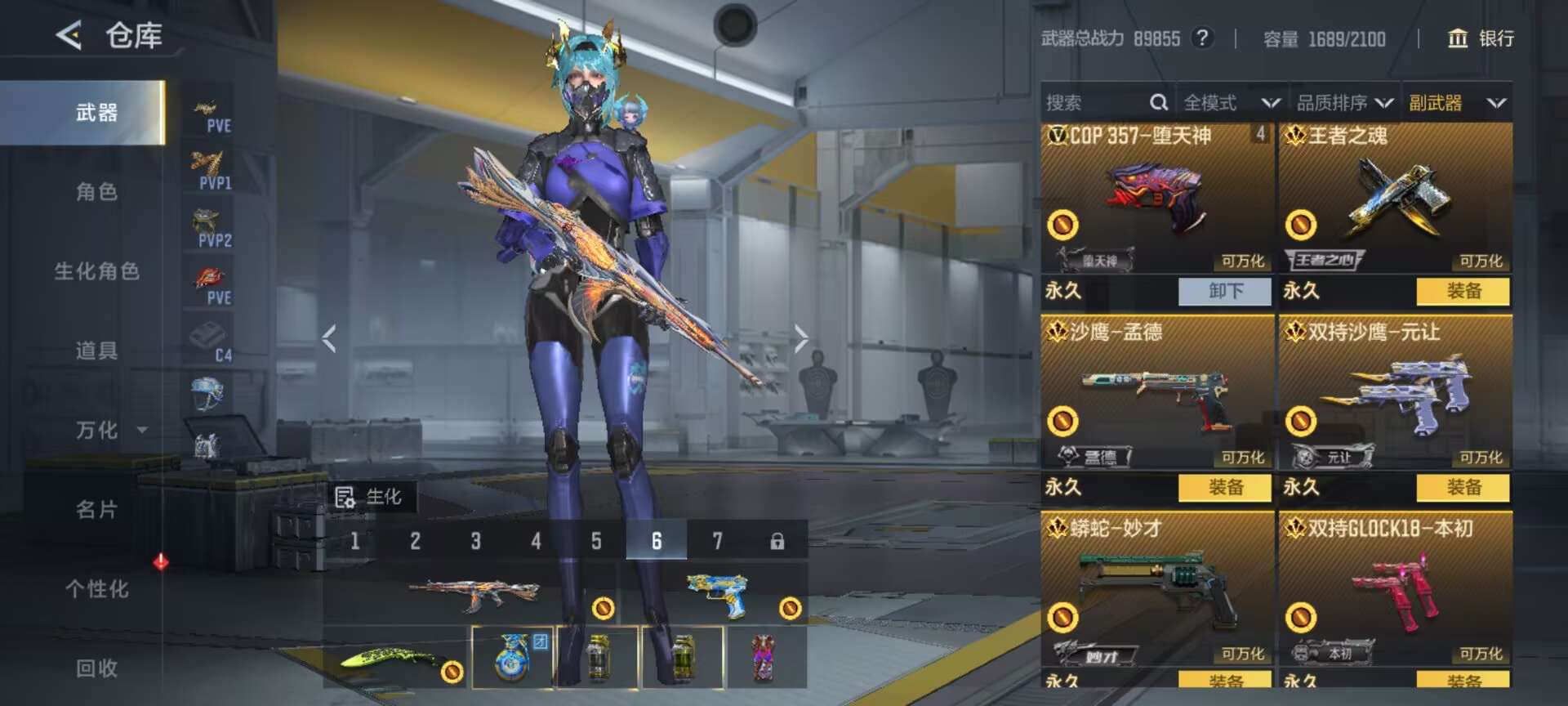Open the 副武器 weapon type dropdown
The height and width of the screenshot is (706, 1568).
click(x=1457, y=103)
